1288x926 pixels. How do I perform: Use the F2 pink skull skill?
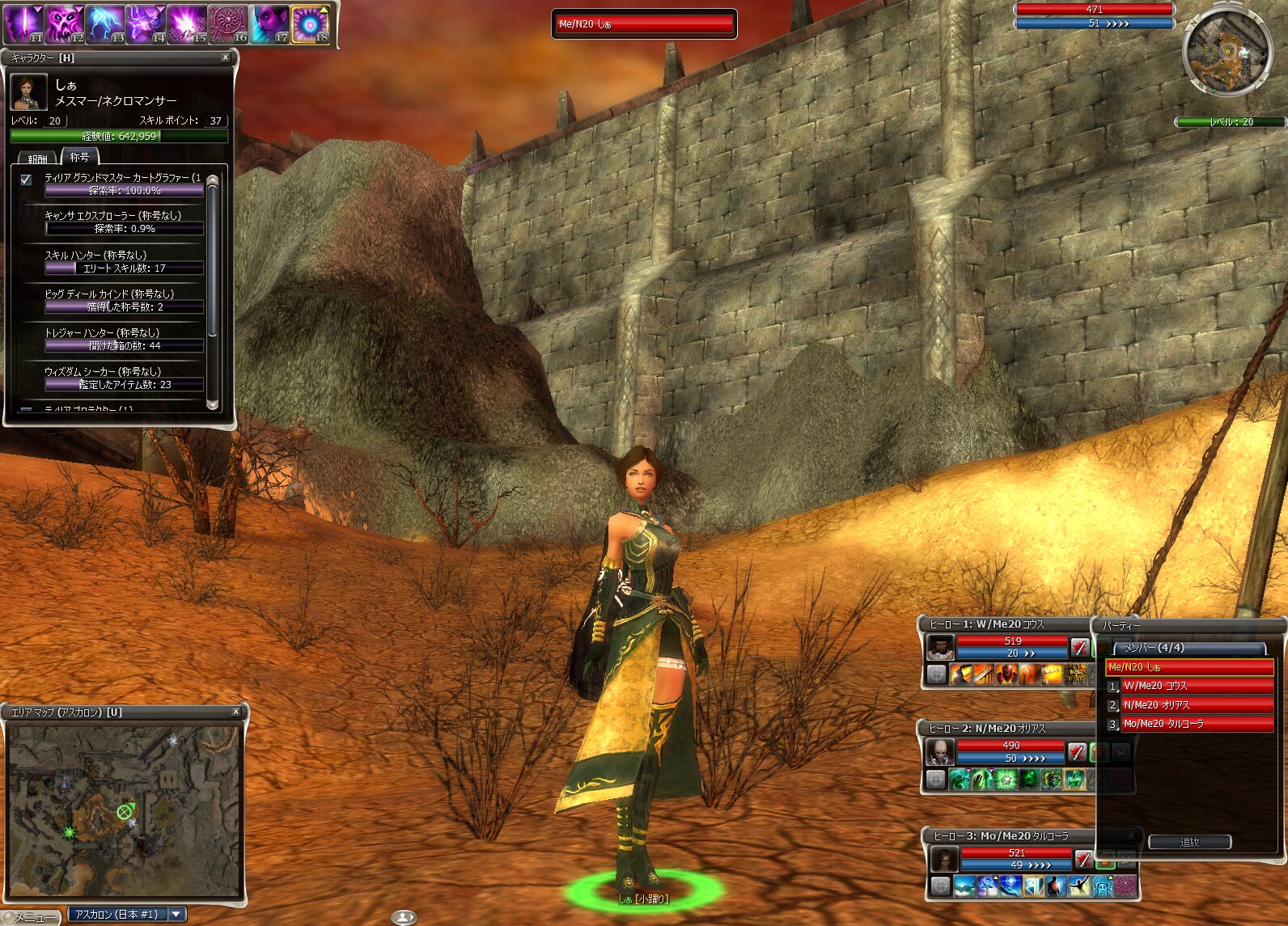(x=64, y=23)
